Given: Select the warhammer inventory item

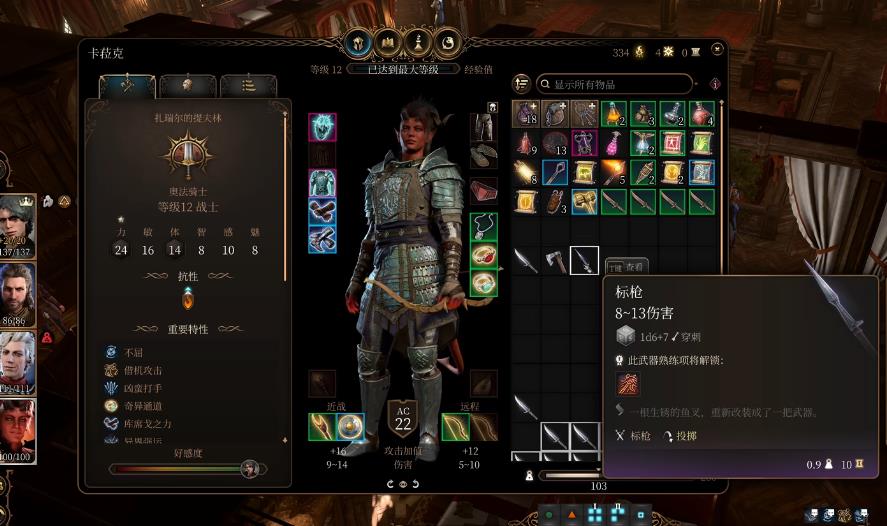Looking at the screenshot, I should click(x=584, y=201).
